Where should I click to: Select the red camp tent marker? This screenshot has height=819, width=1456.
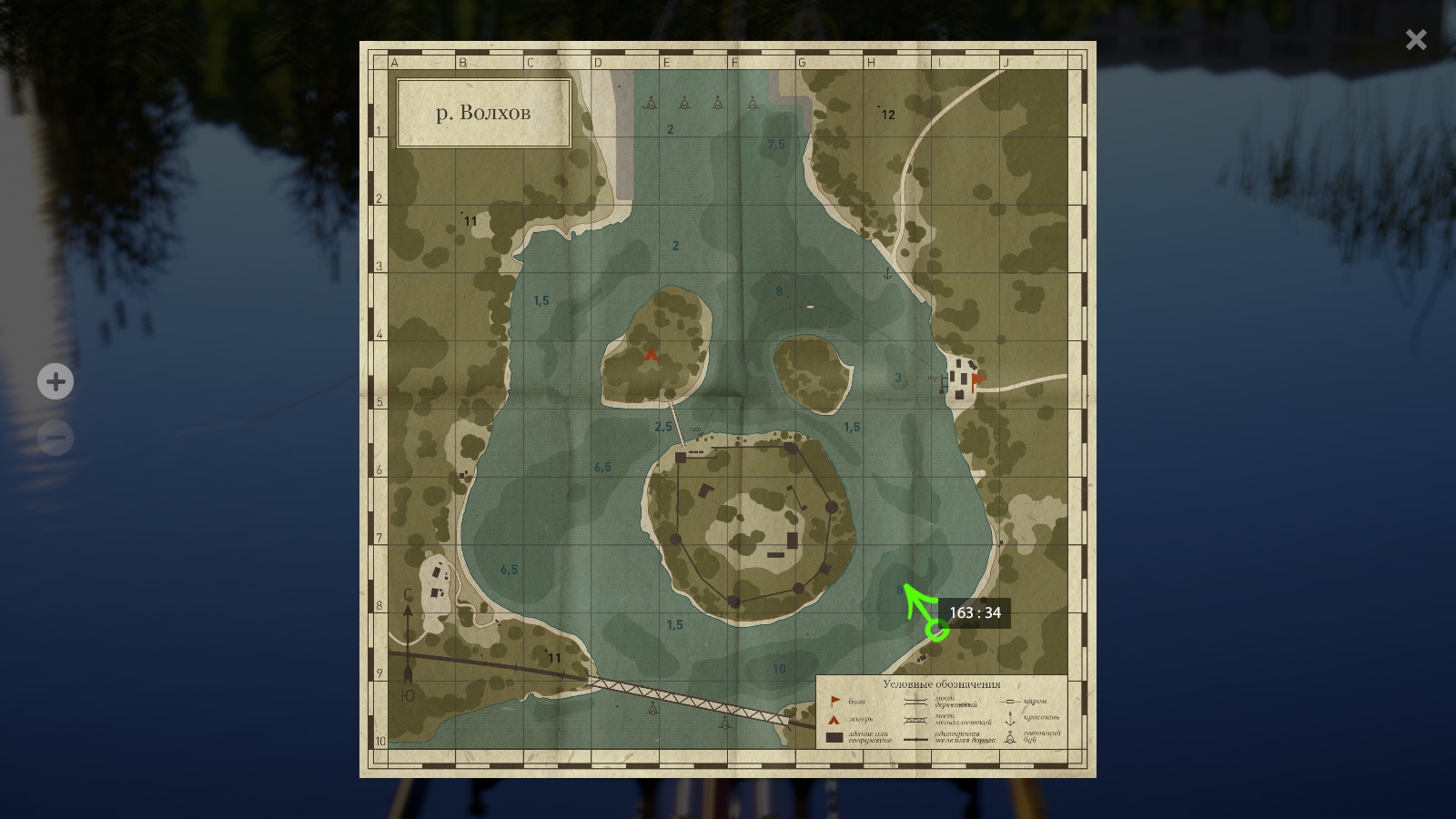coord(651,355)
